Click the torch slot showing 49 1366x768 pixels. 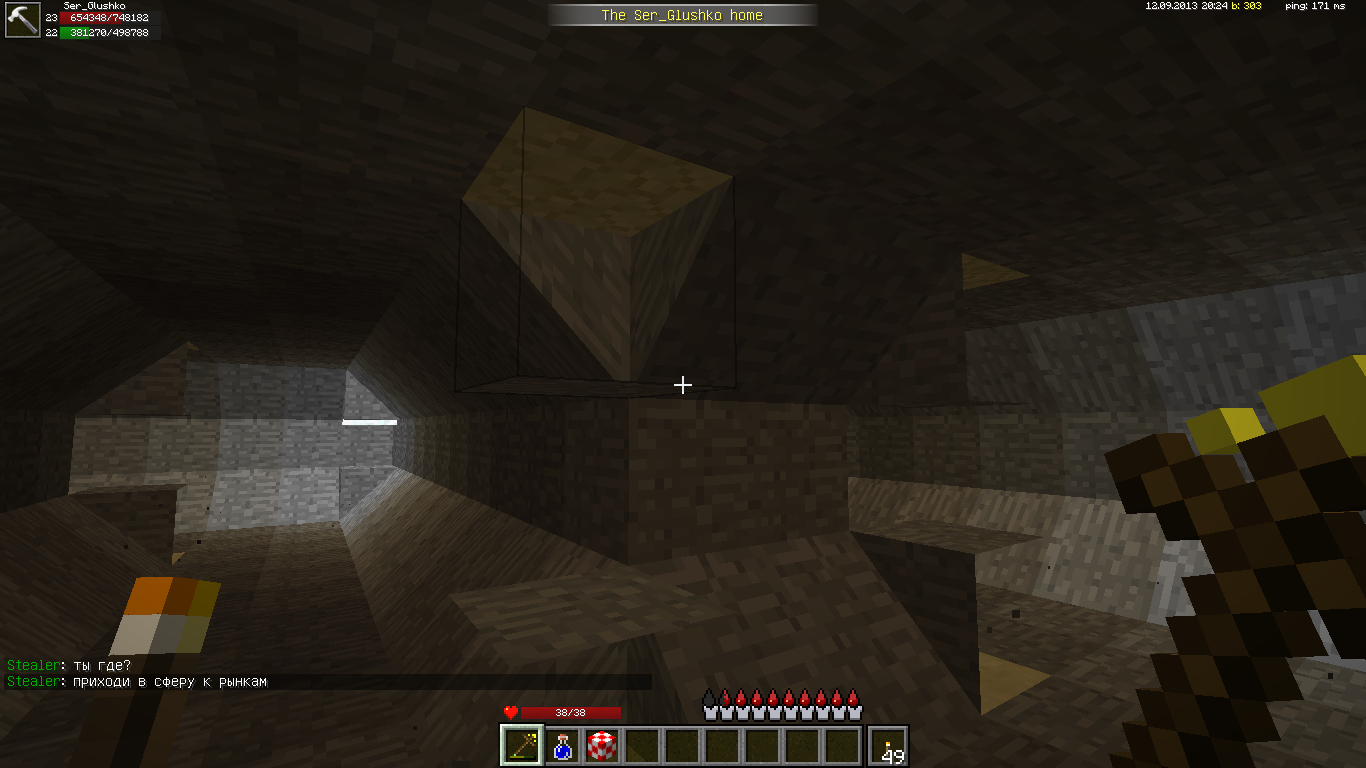point(889,746)
